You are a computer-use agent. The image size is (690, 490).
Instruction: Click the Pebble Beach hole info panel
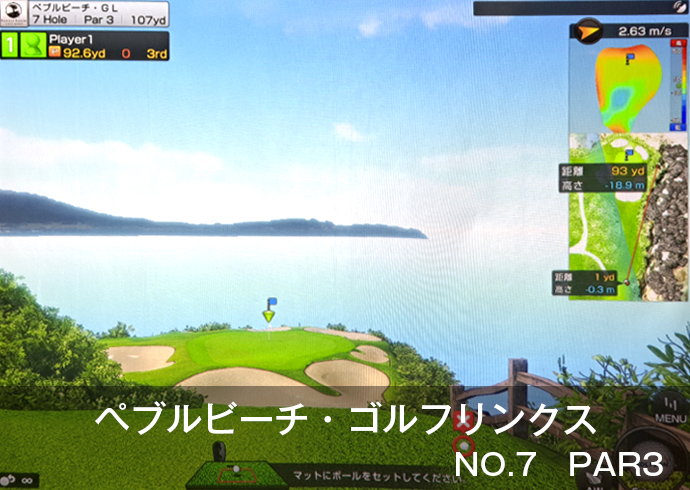point(84,14)
